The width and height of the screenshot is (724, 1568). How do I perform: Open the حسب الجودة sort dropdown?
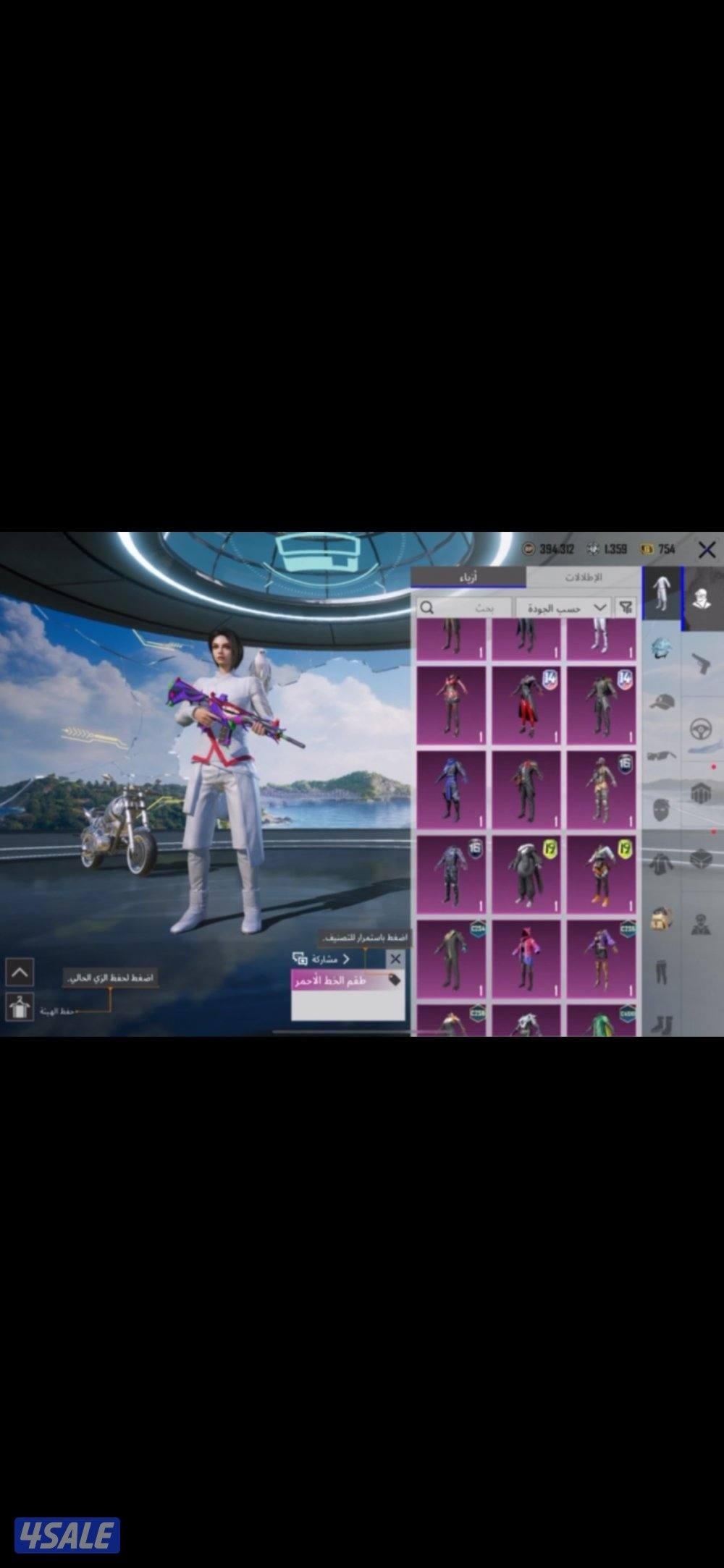[565, 608]
